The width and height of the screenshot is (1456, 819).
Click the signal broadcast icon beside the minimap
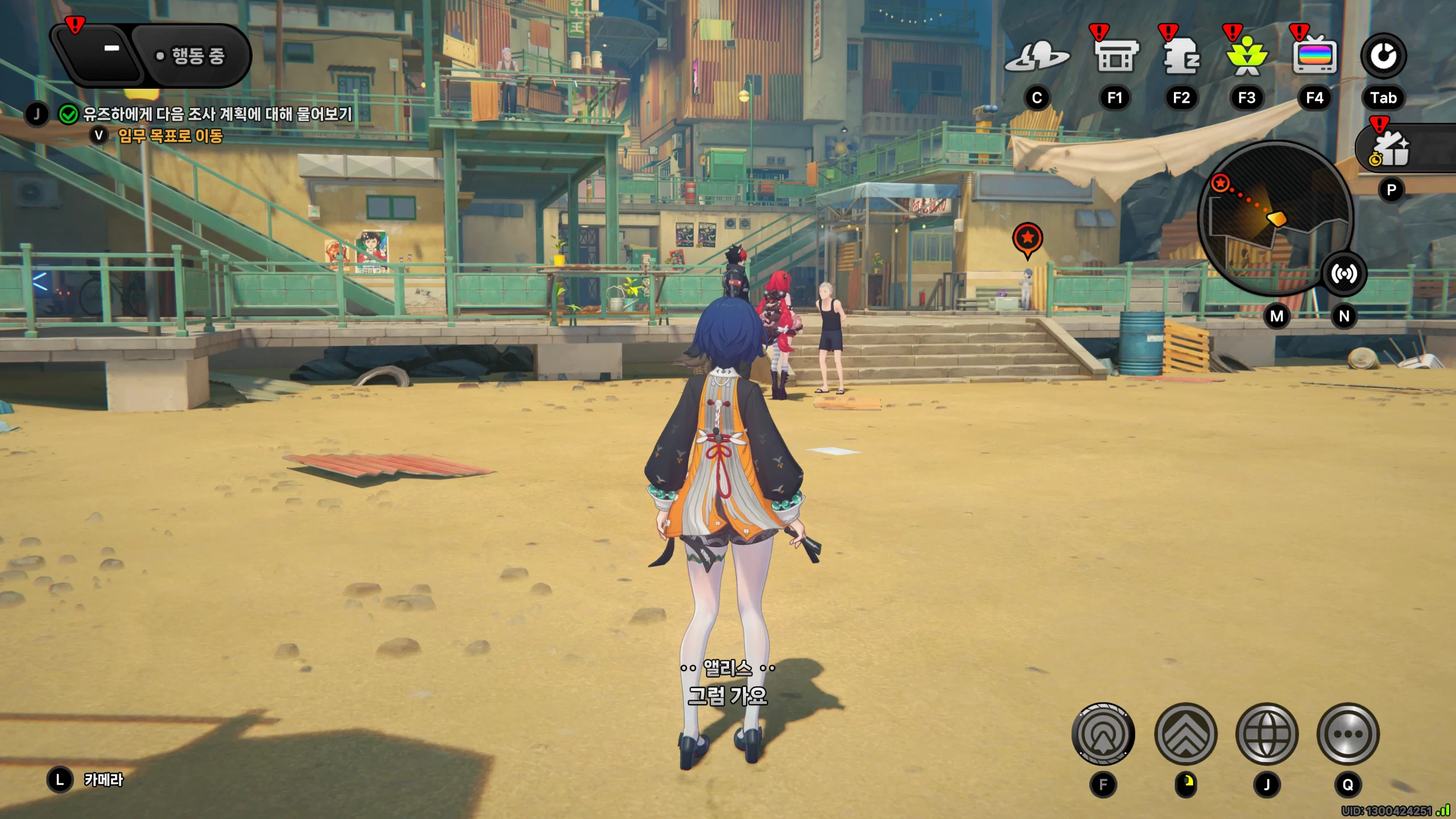[1343, 274]
